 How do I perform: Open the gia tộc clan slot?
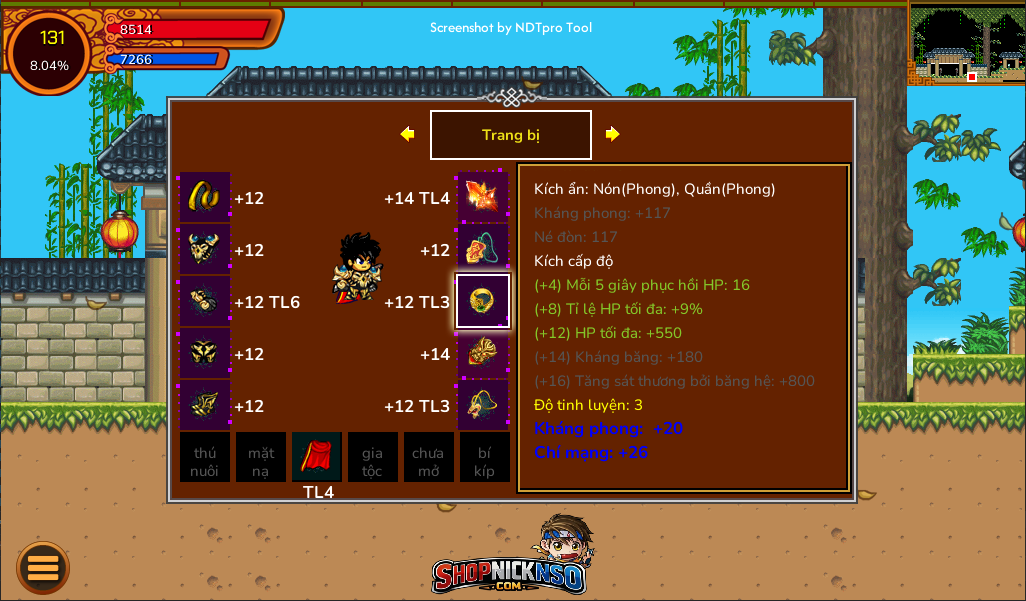pyautogui.click(x=373, y=458)
